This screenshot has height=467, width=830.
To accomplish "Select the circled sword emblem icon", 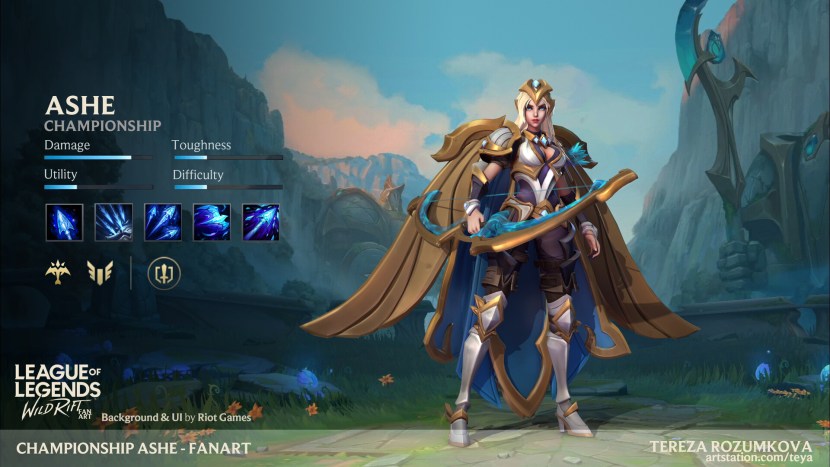I will pos(162,272).
